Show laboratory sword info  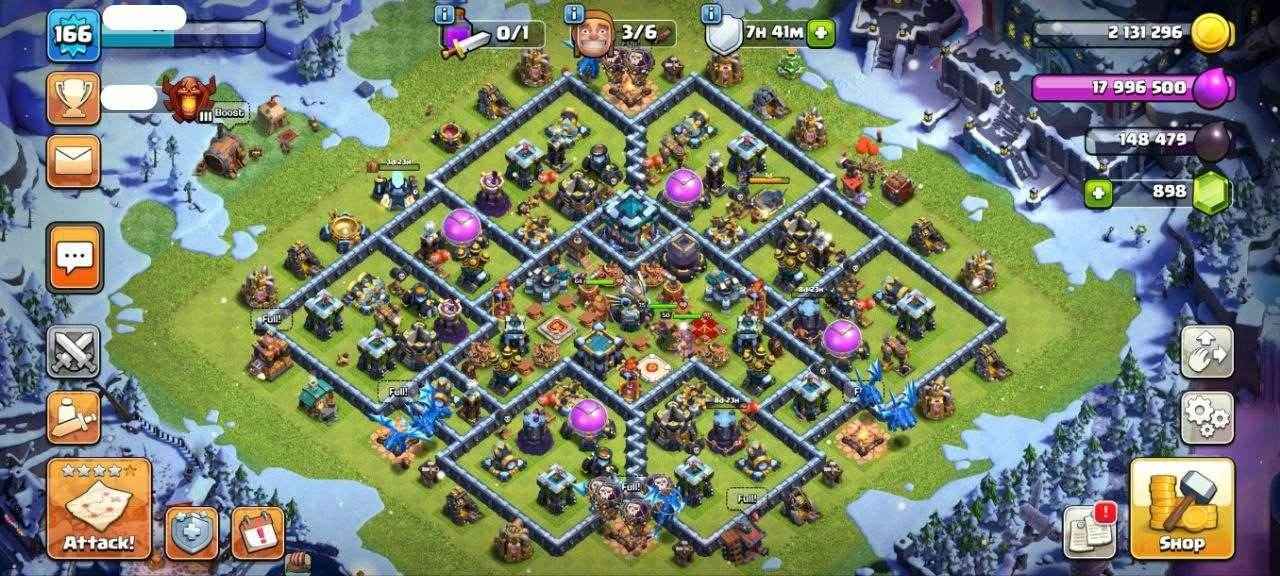tap(445, 14)
